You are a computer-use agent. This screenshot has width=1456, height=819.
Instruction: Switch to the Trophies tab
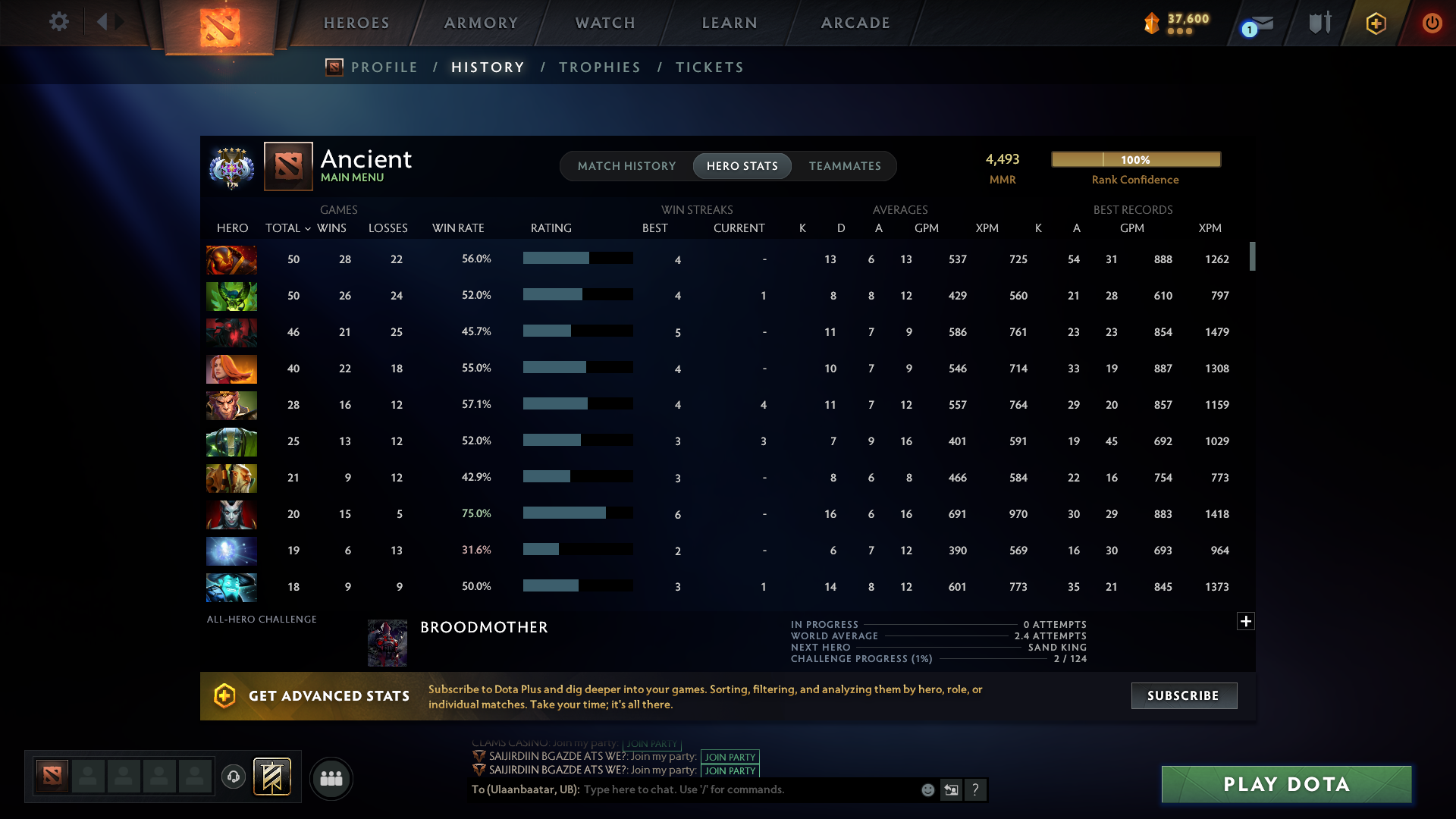point(599,67)
